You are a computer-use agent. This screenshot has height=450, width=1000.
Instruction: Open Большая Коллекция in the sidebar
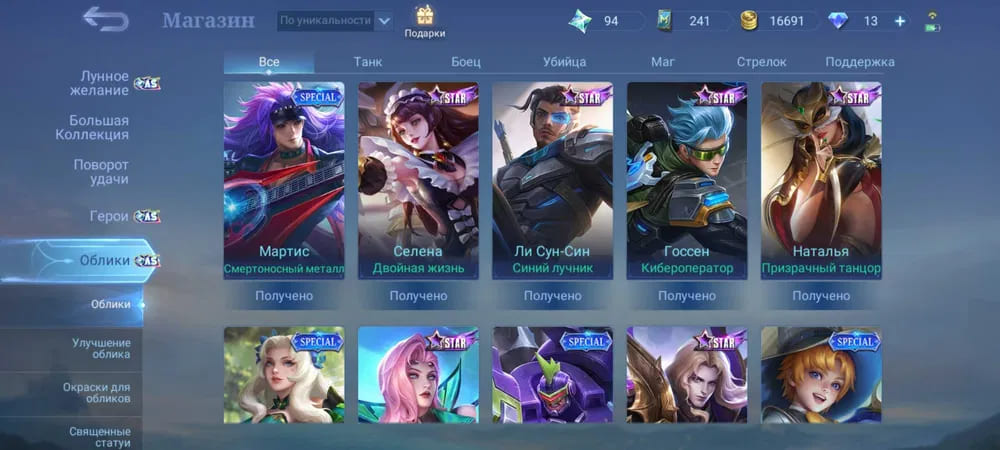coord(99,127)
